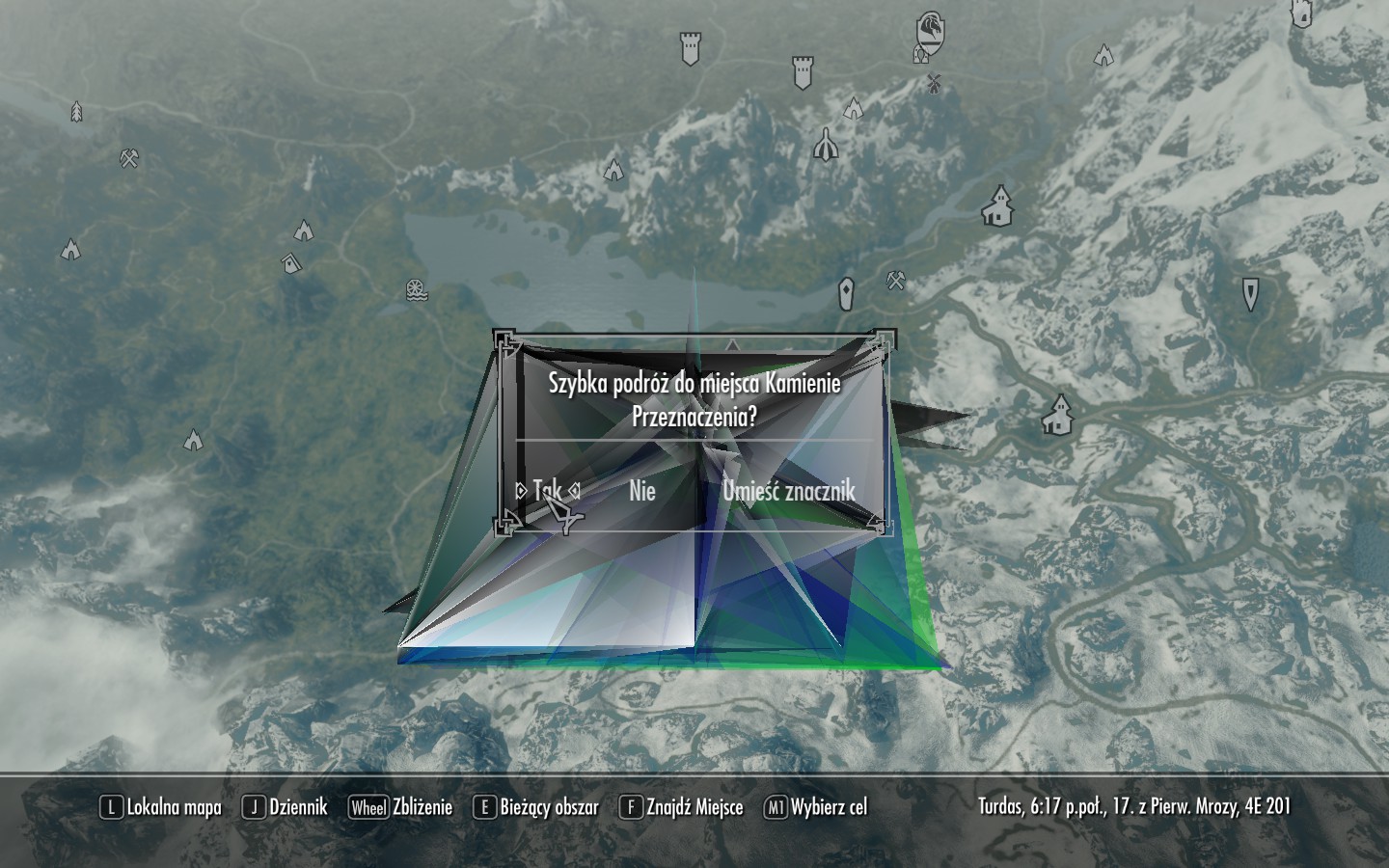This screenshot has height=868, width=1389.
Task: Decline fast travel by choosing Nie
Action: [x=642, y=491]
